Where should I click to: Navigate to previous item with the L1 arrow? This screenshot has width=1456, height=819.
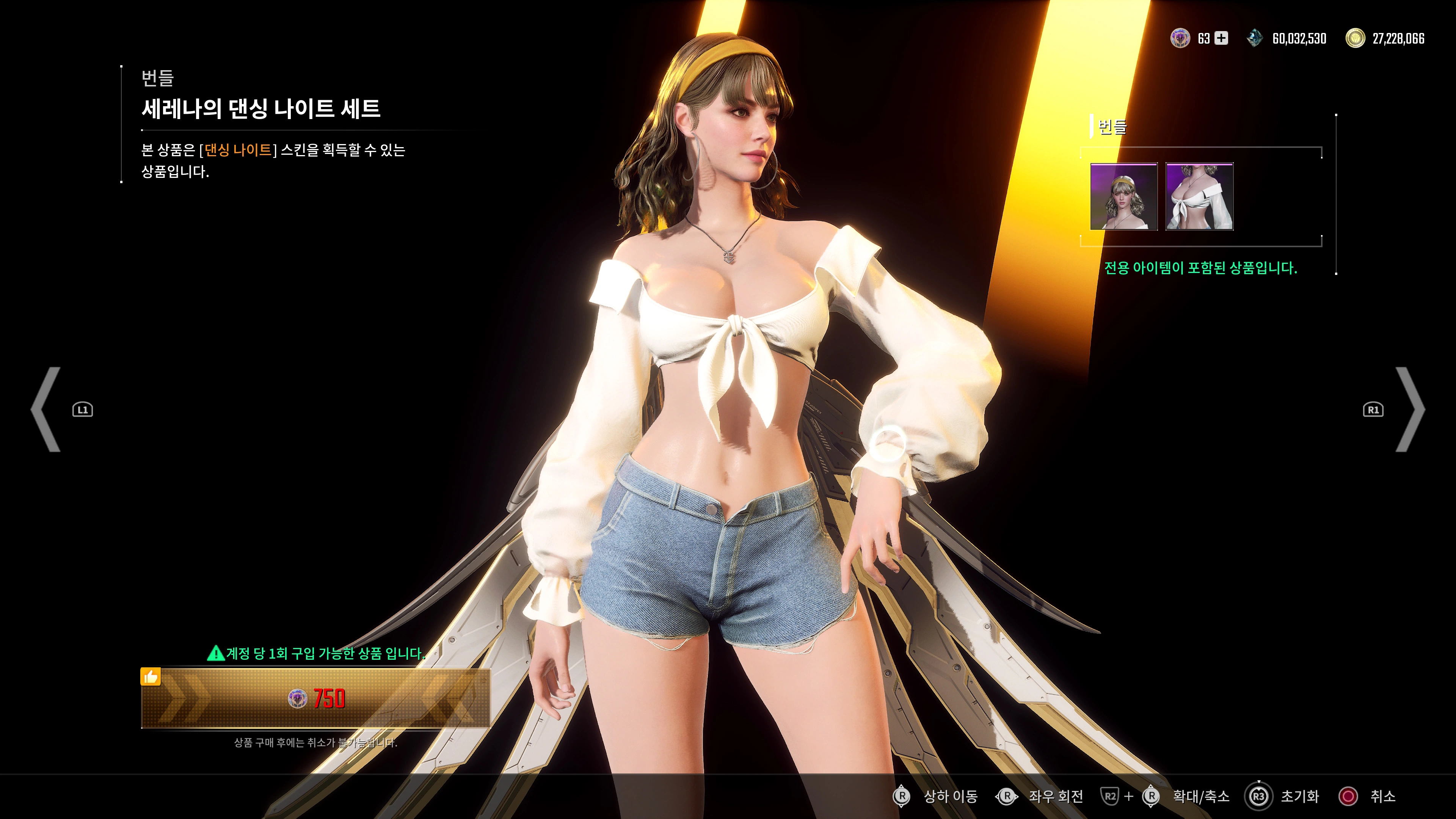pos(46,410)
